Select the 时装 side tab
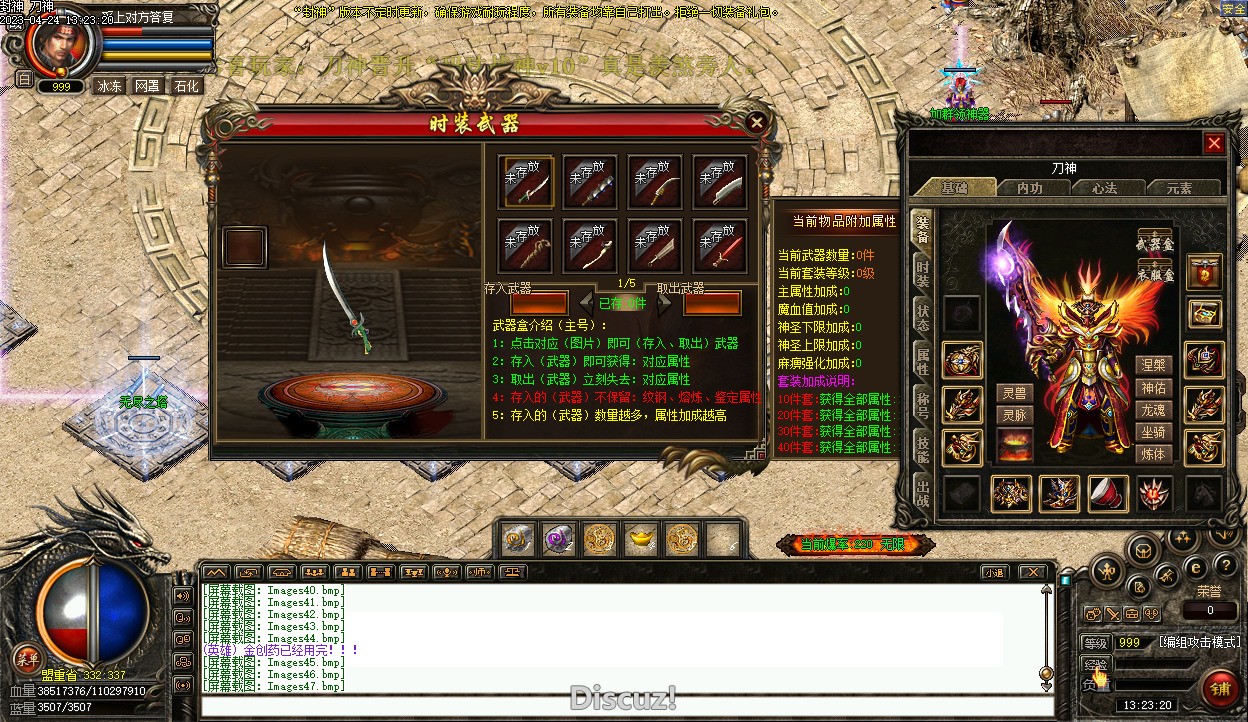 click(922, 274)
